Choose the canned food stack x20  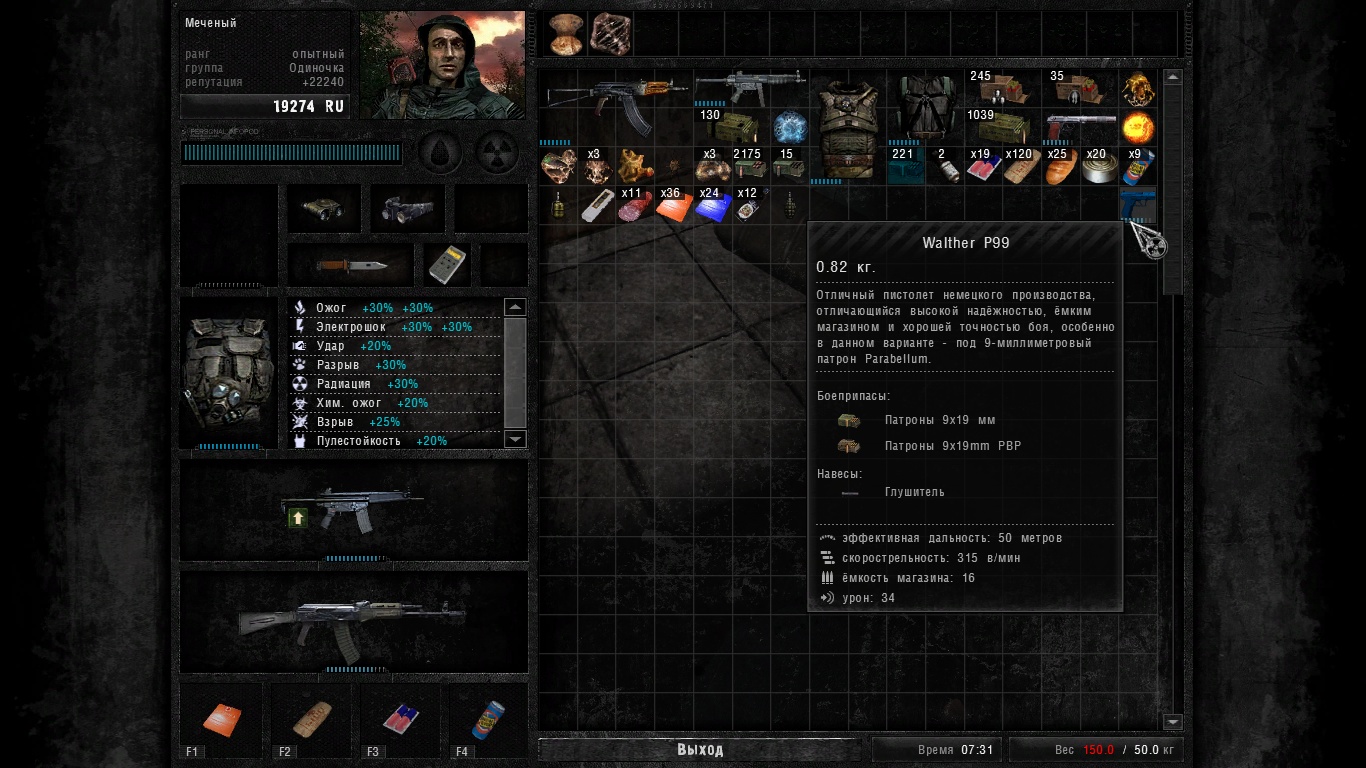(1099, 168)
